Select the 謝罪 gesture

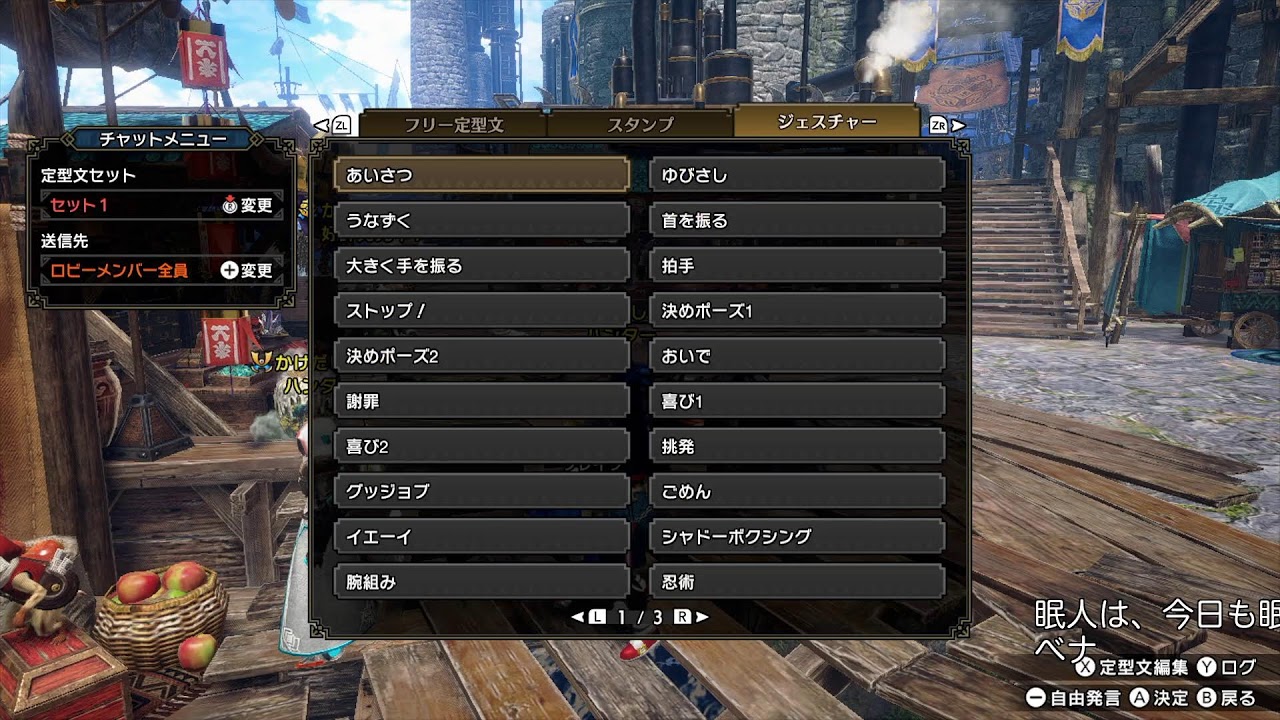(481, 401)
